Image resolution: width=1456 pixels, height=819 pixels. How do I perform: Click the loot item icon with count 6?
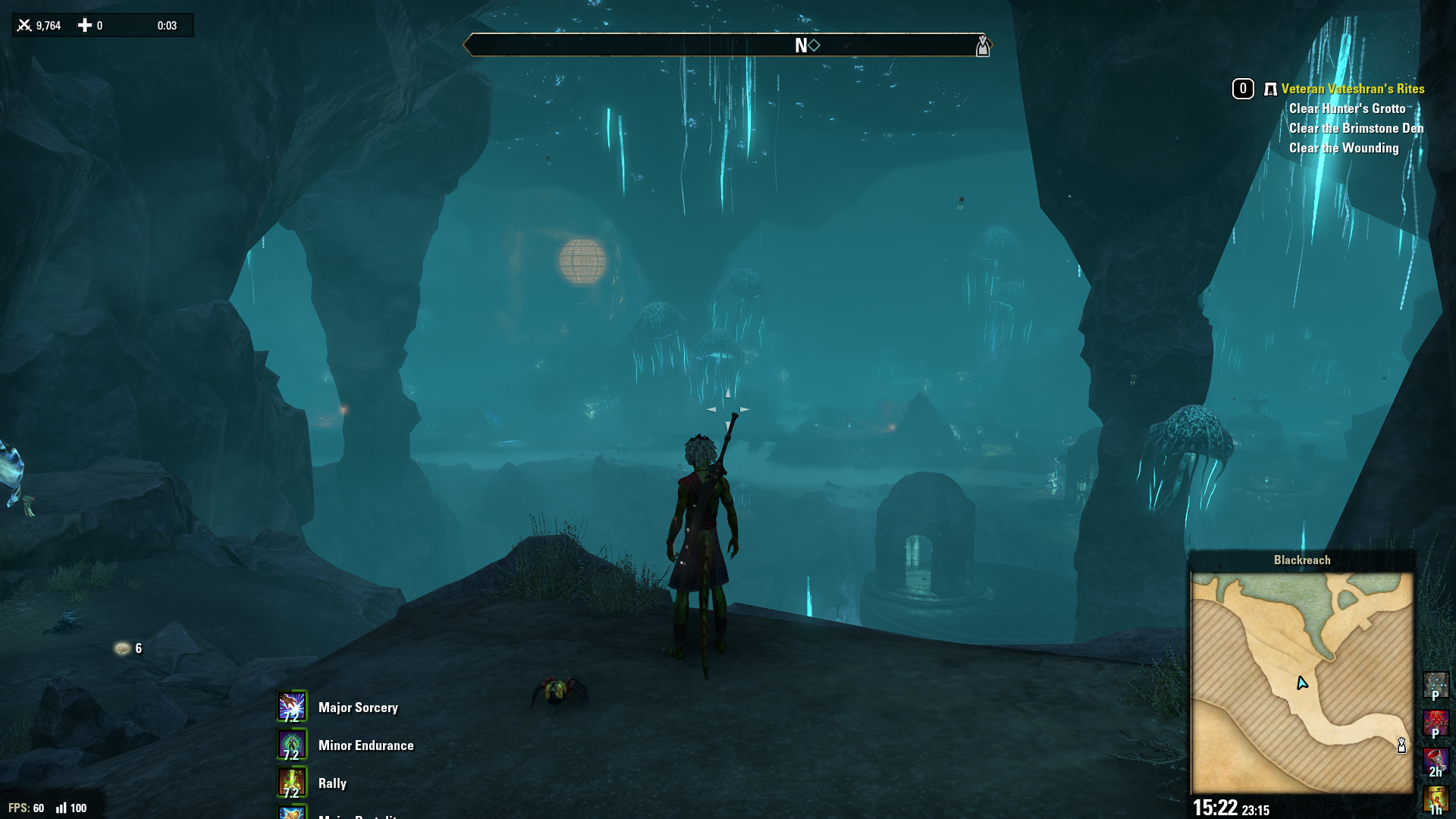pos(122,648)
